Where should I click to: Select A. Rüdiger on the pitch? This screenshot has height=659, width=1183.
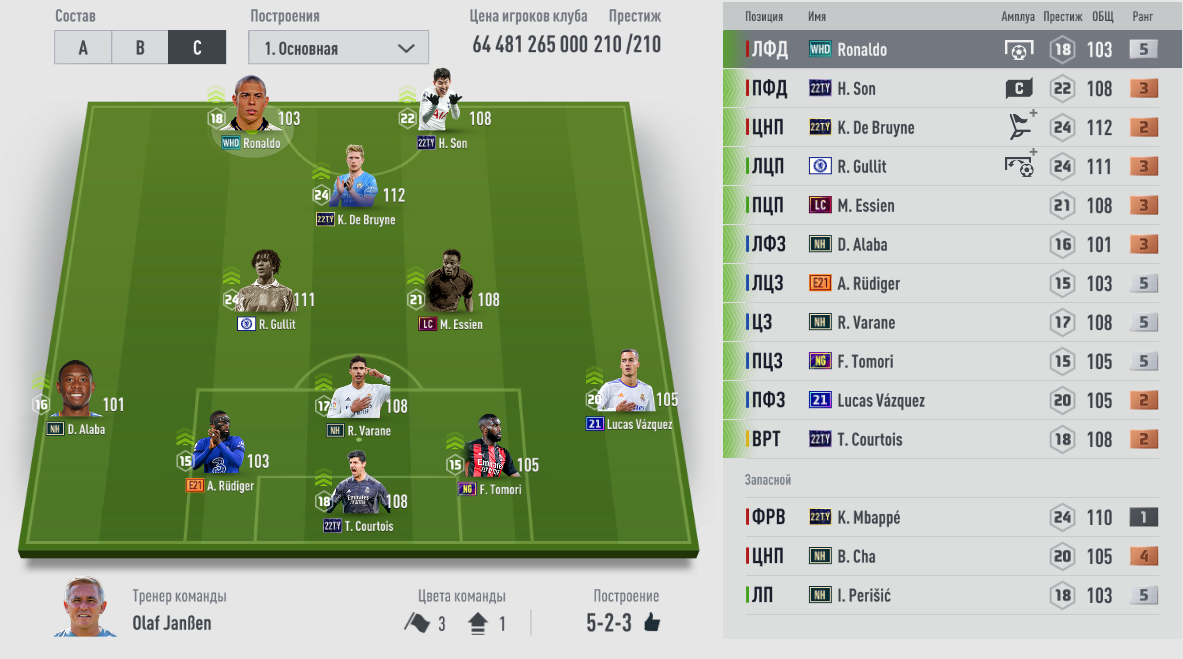tap(223, 446)
